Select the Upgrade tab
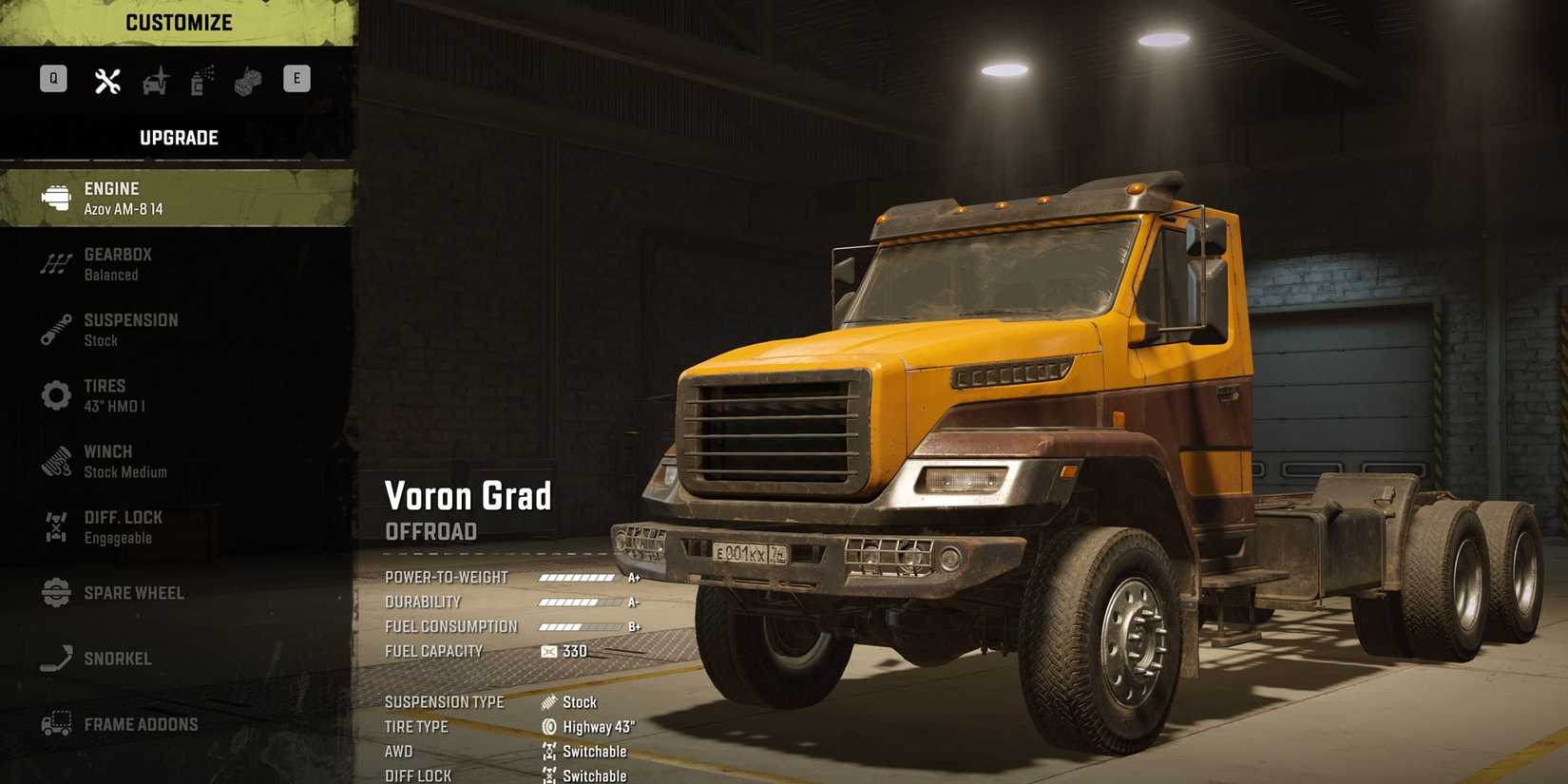 [178, 136]
